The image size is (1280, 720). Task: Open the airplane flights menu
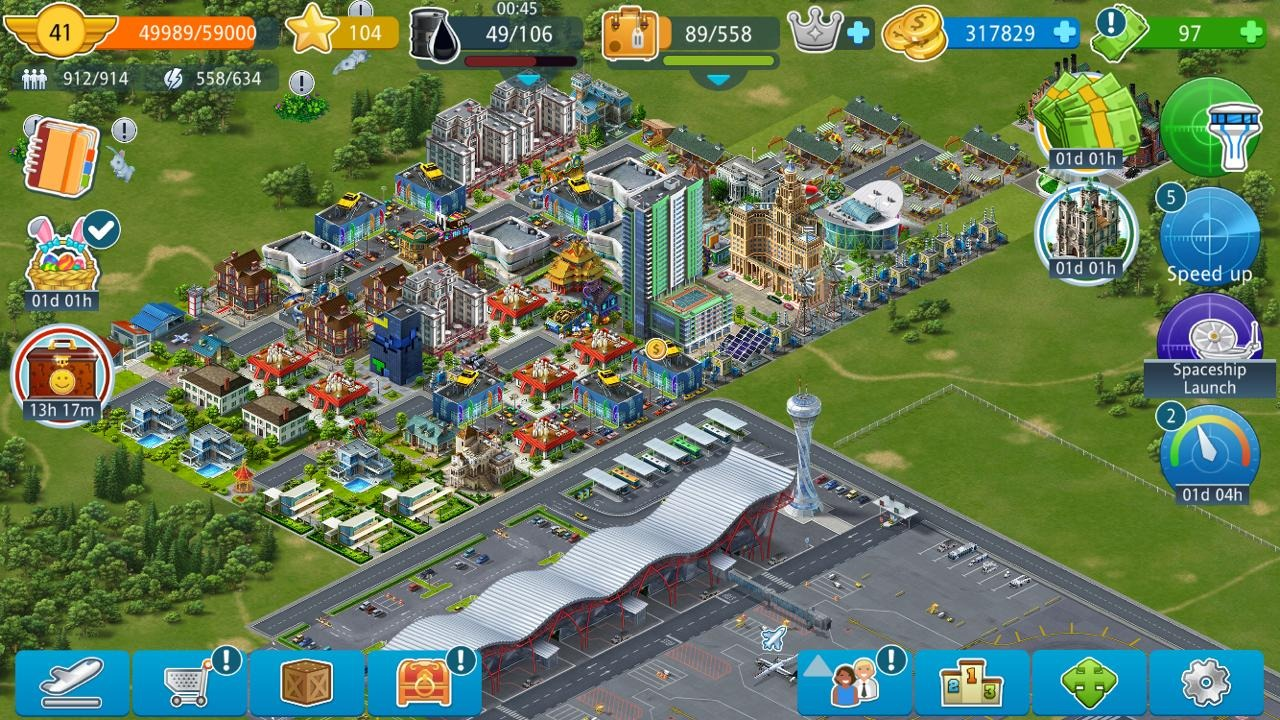click(x=72, y=683)
